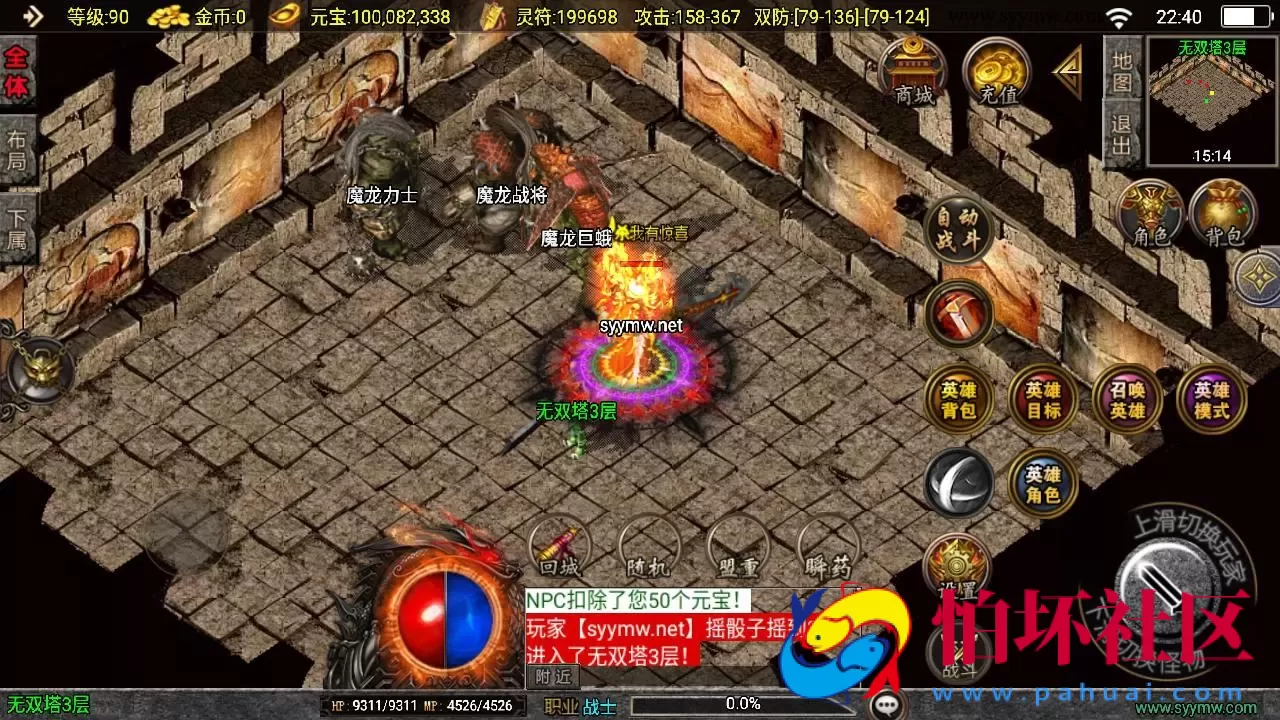Tap 召唤英雄 (summon hero) button
The height and width of the screenshot is (720, 1280).
pyautogui.click(x=1127, y=398)
